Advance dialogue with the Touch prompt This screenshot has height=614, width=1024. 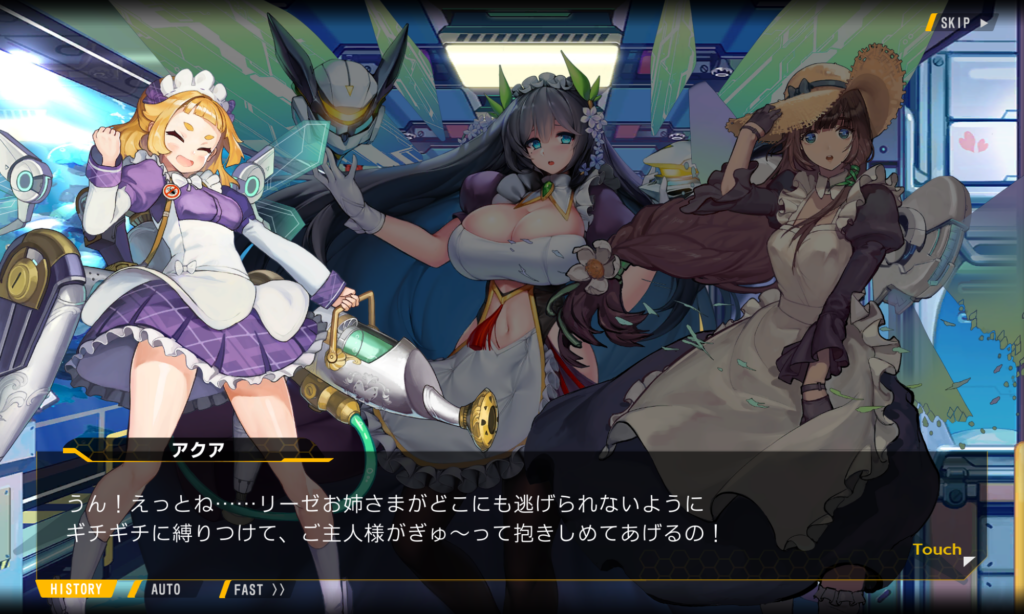[x=939, y=550]
